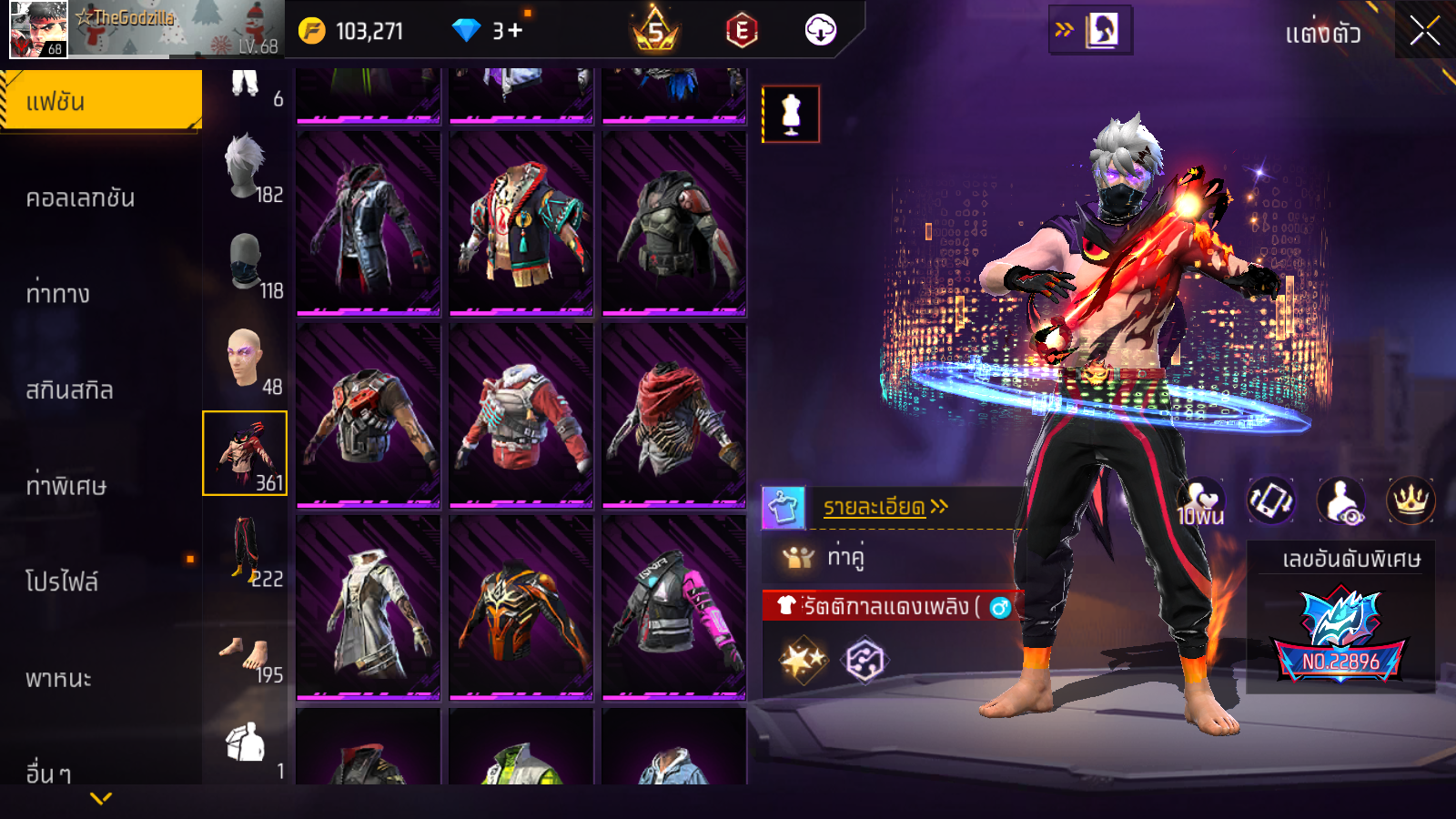This screenshot has height=819, width=1456.
Task: Add diamonds with the plus button
Action: tap(515, 31)
